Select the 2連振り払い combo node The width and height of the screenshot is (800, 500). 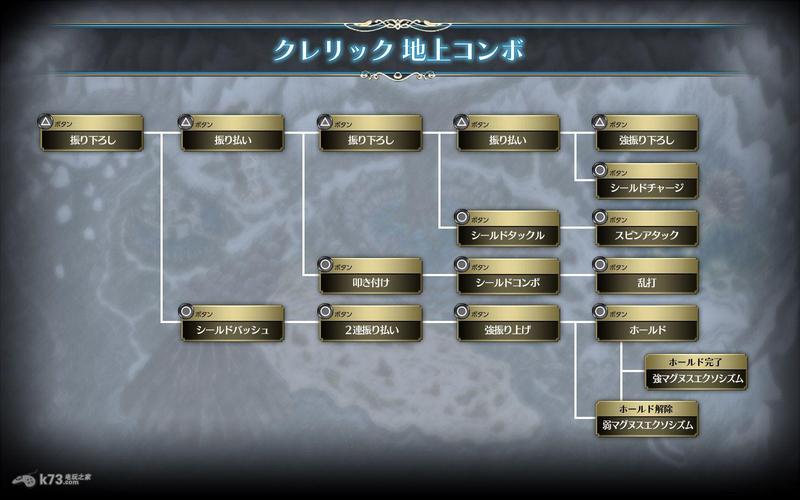pyautogui.click(x=370, y=329)
